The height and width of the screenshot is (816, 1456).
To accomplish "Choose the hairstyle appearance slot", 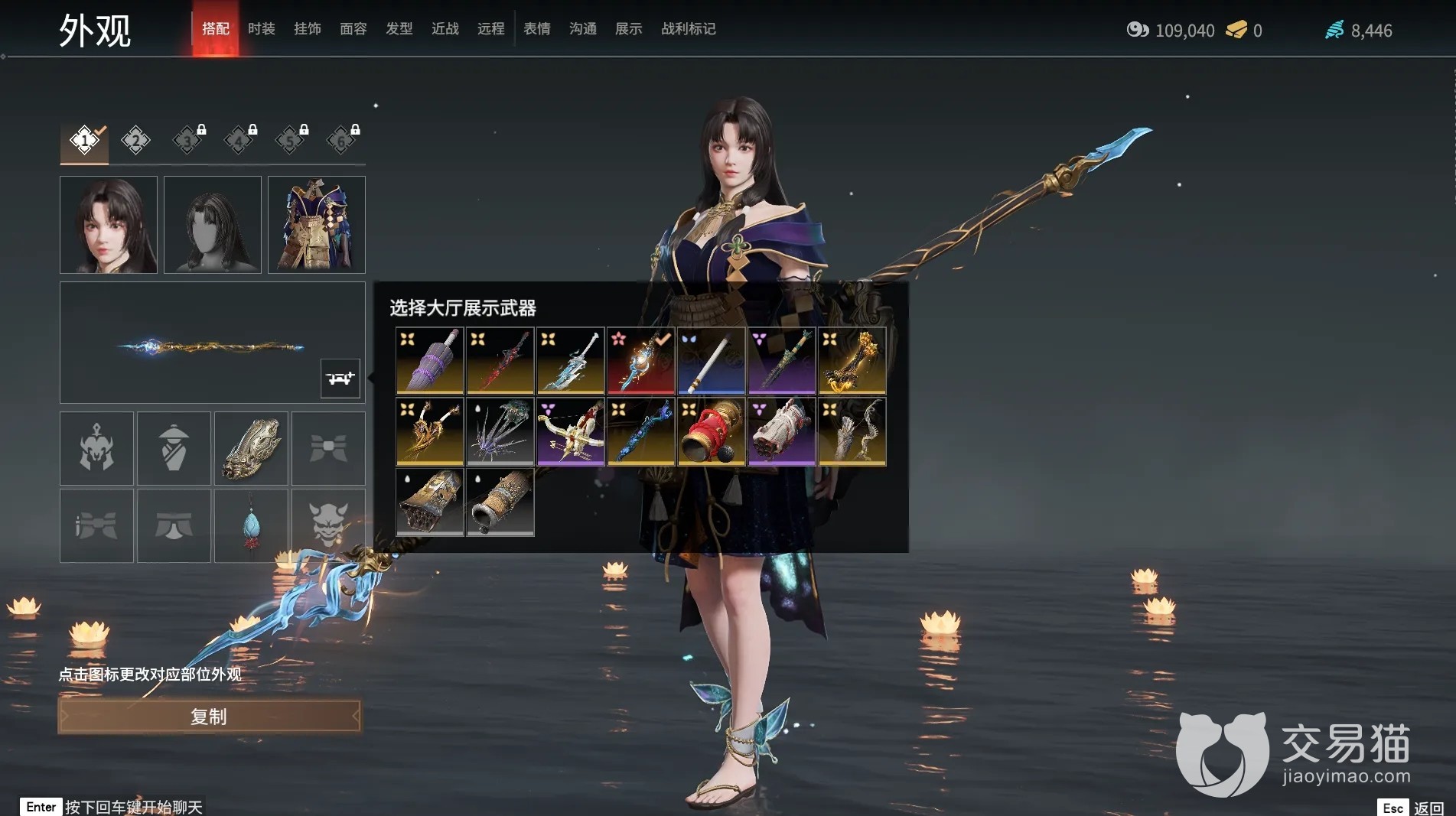I will 213,225.
